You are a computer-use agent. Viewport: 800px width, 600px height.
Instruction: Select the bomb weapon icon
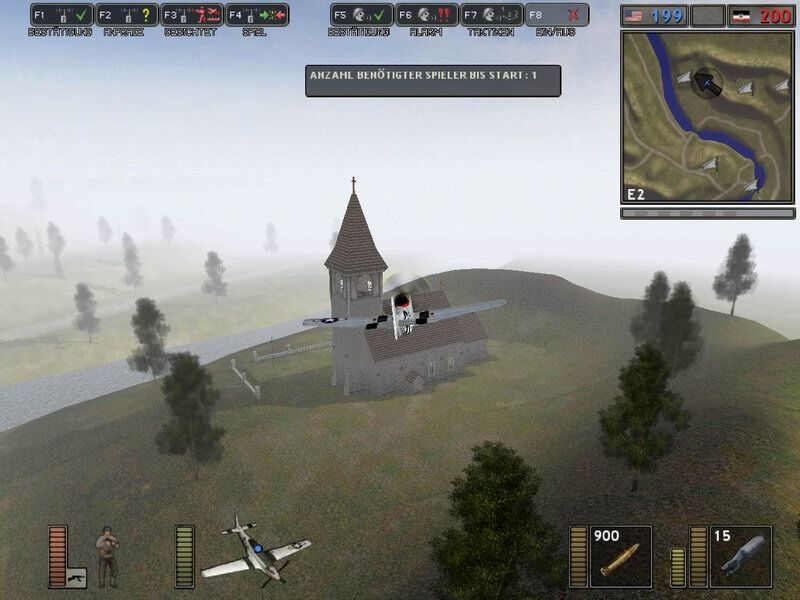(741, 556)
